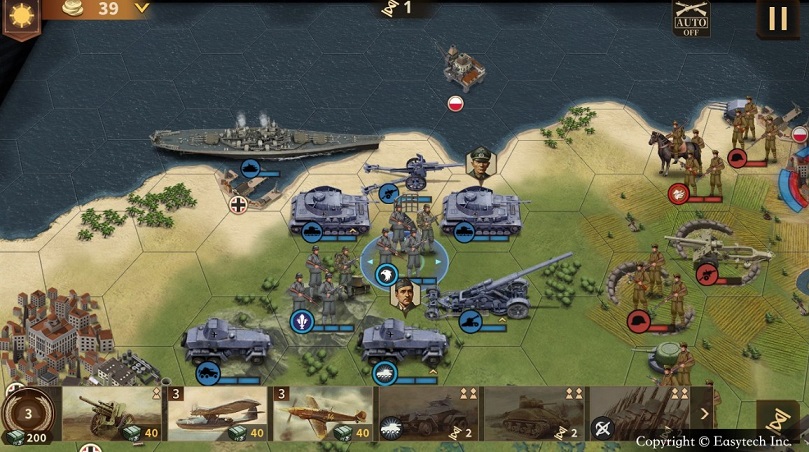Select the armored car card
The image size is (809, 452).
point(427,414)
